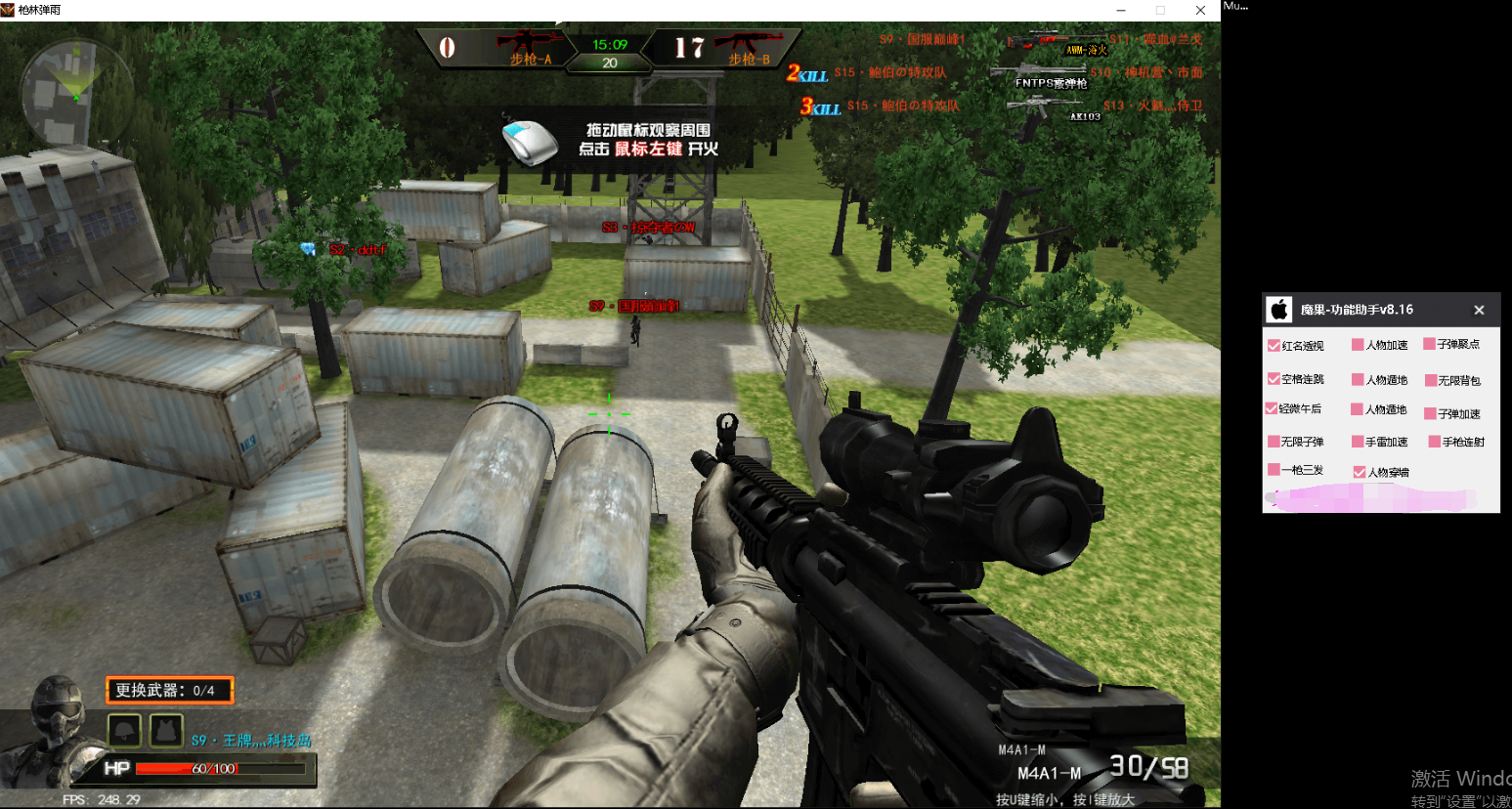Select the body armor vest slot

coord(166,730)
